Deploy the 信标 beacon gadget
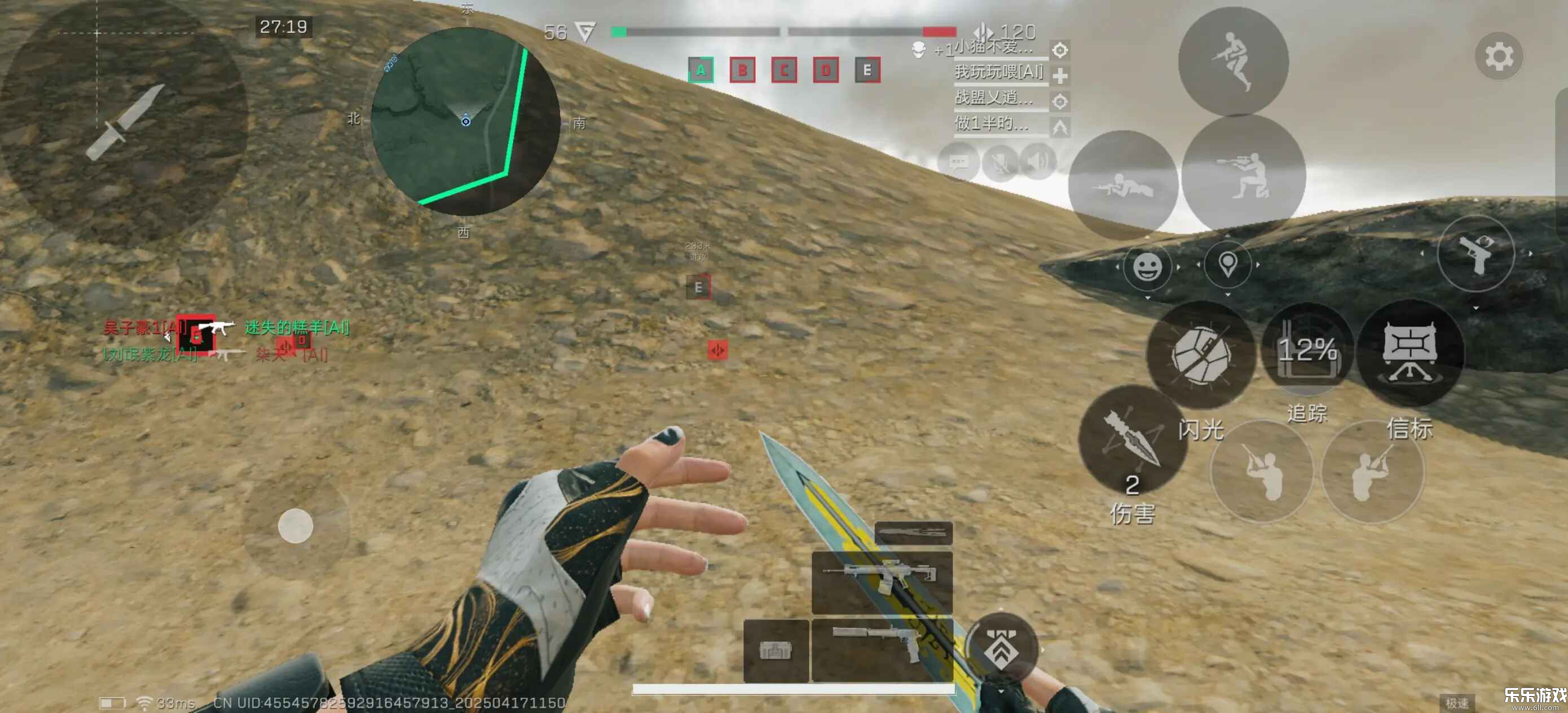 coord(1410,353)
